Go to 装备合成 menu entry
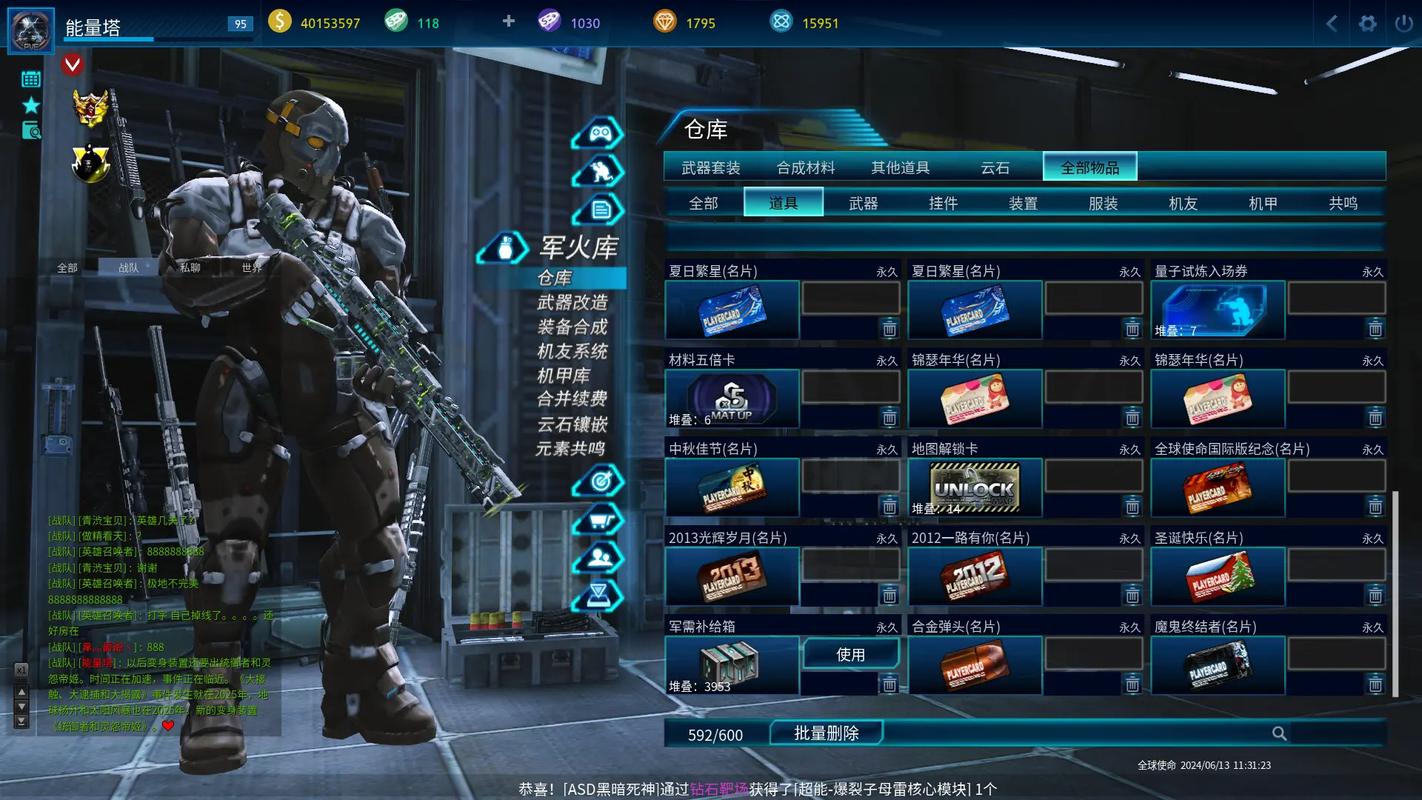 click(572, 327)
